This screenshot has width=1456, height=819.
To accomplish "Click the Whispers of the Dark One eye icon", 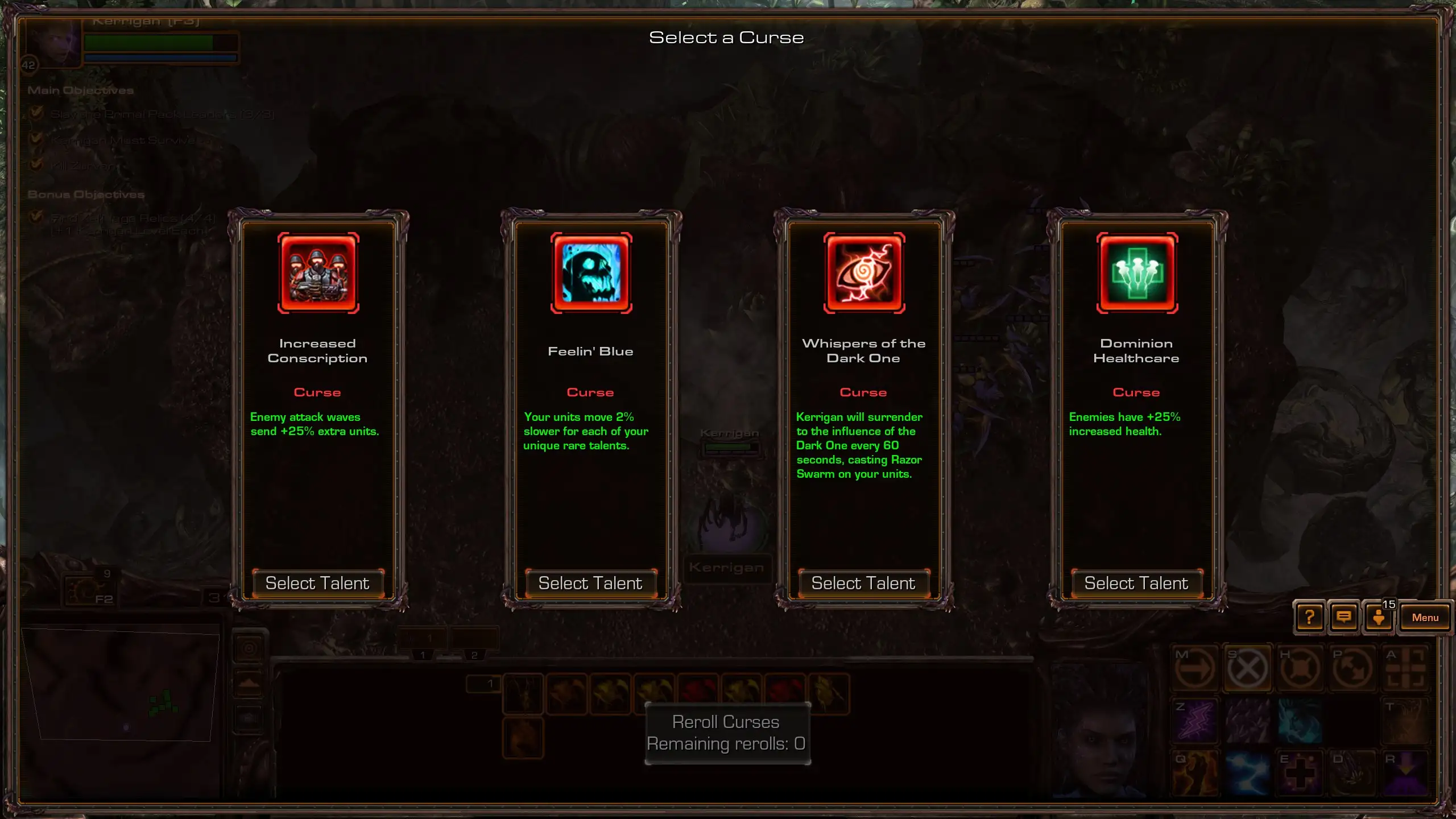I will 864,272.
